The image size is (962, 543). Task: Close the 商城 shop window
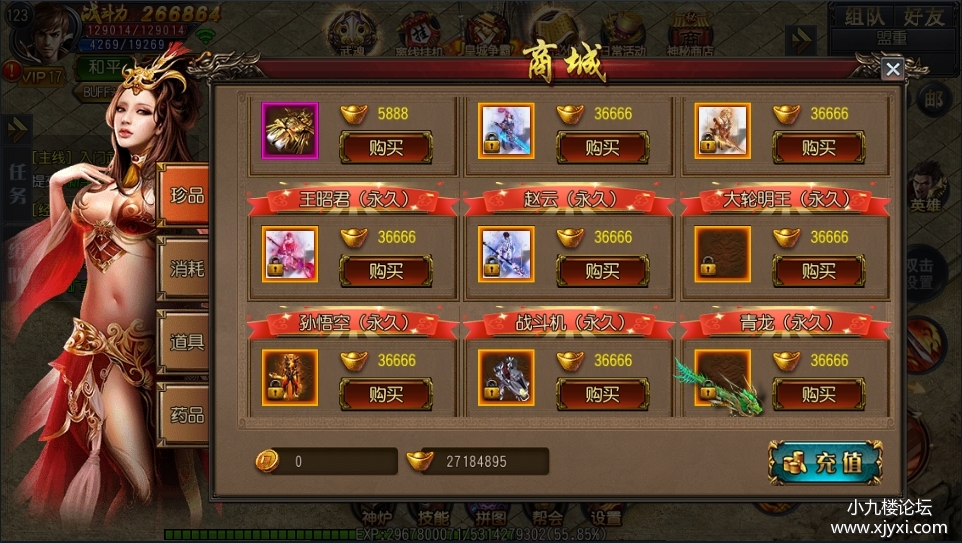pyautogui.click(x=892, y=69)
